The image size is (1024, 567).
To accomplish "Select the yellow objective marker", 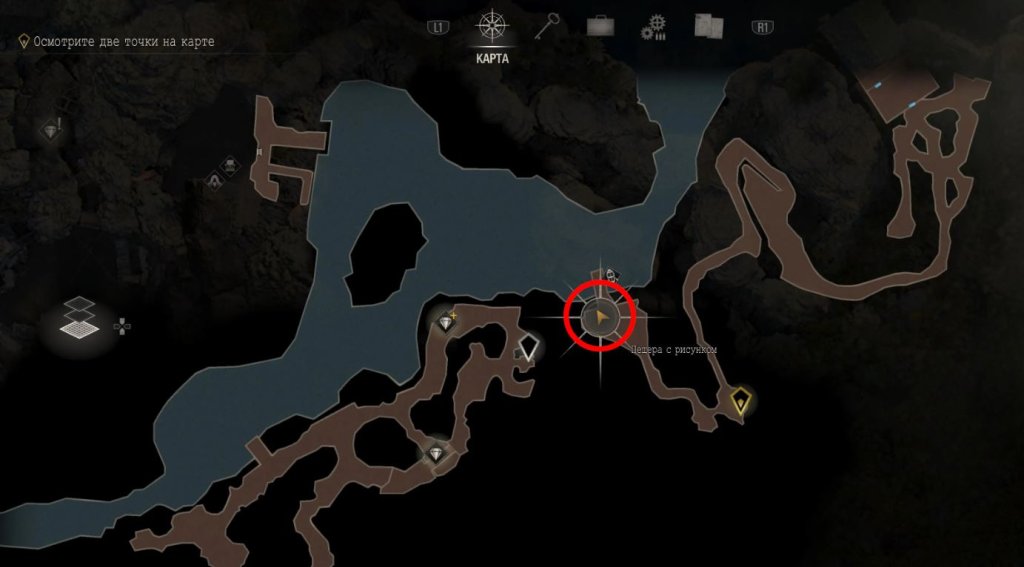I will point(740,401).
